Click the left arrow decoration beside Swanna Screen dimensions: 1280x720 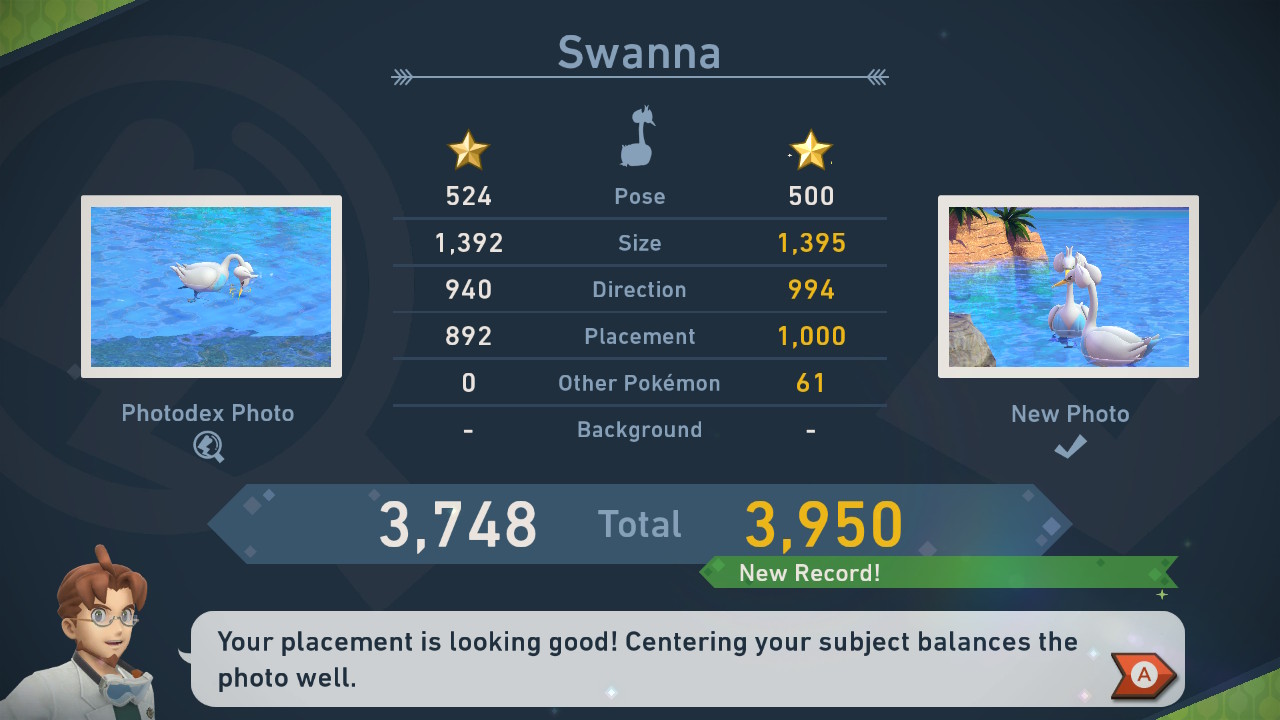pos(404,72)
